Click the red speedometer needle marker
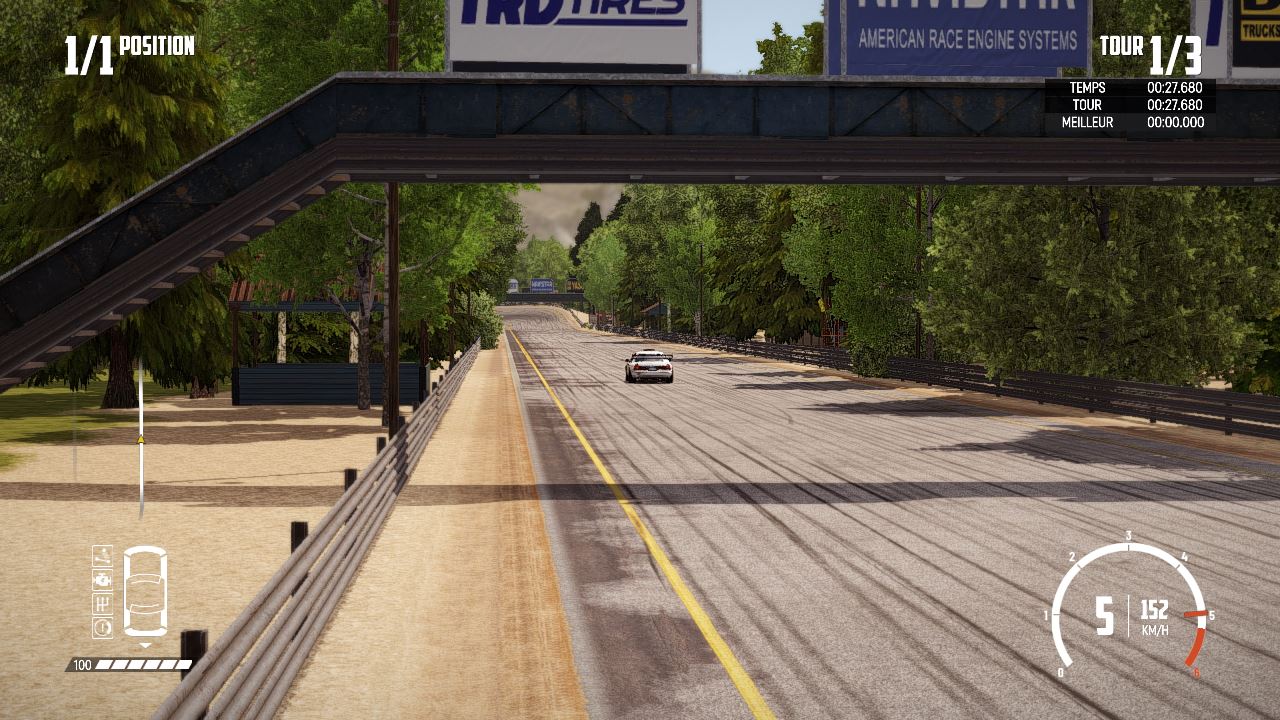 (1197, 614)
